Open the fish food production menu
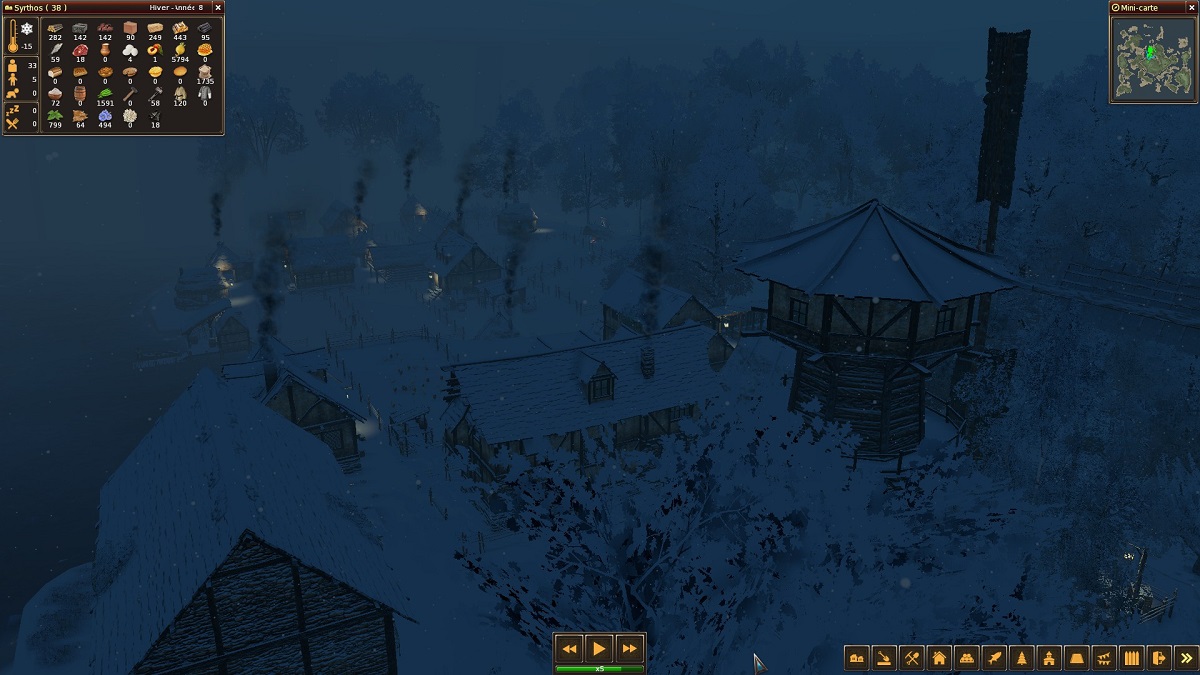This screenshot has width=1200, height=675. [x=994, y=658]
